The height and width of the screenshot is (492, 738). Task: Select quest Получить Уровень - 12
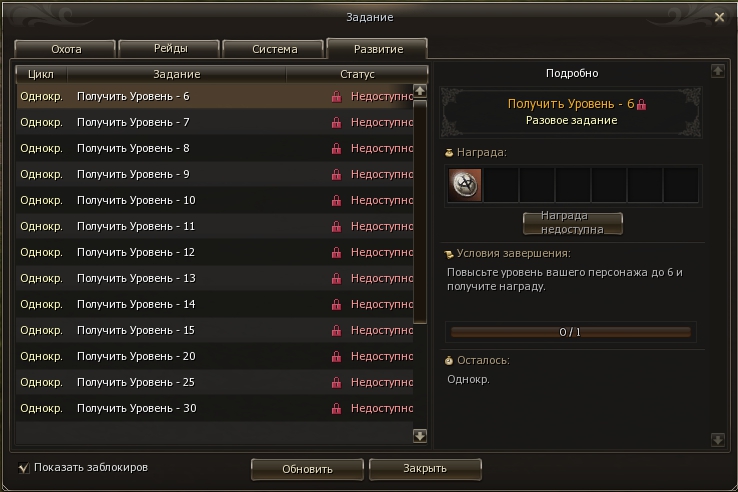135,253
